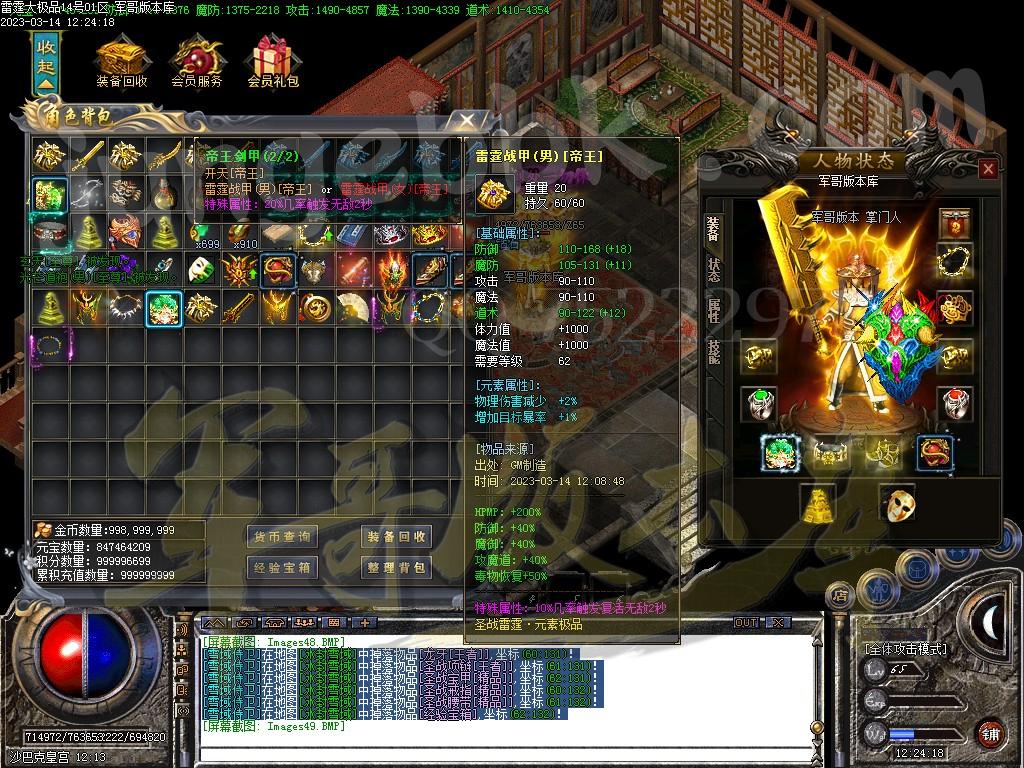Screen dimensions: 1024x768
Task: Select the white-green mask in the bag
Action: [201, 270]
